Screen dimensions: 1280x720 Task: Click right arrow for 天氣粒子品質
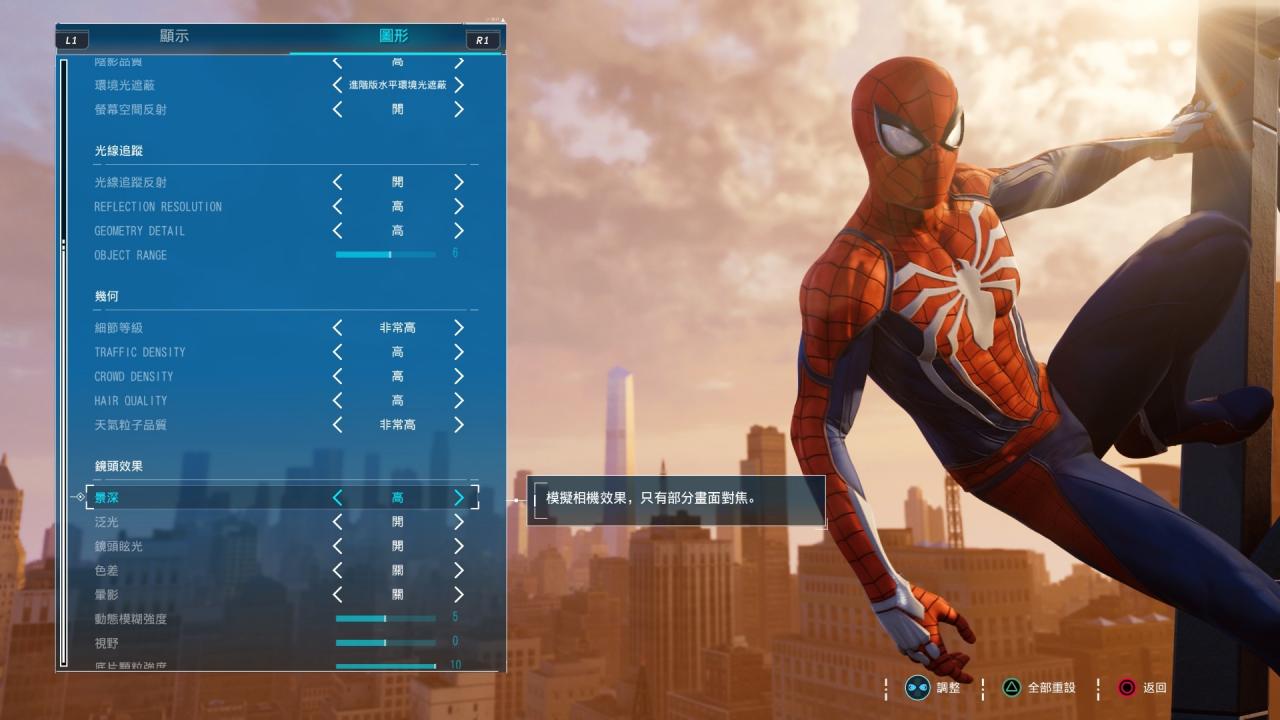(459, 425)
